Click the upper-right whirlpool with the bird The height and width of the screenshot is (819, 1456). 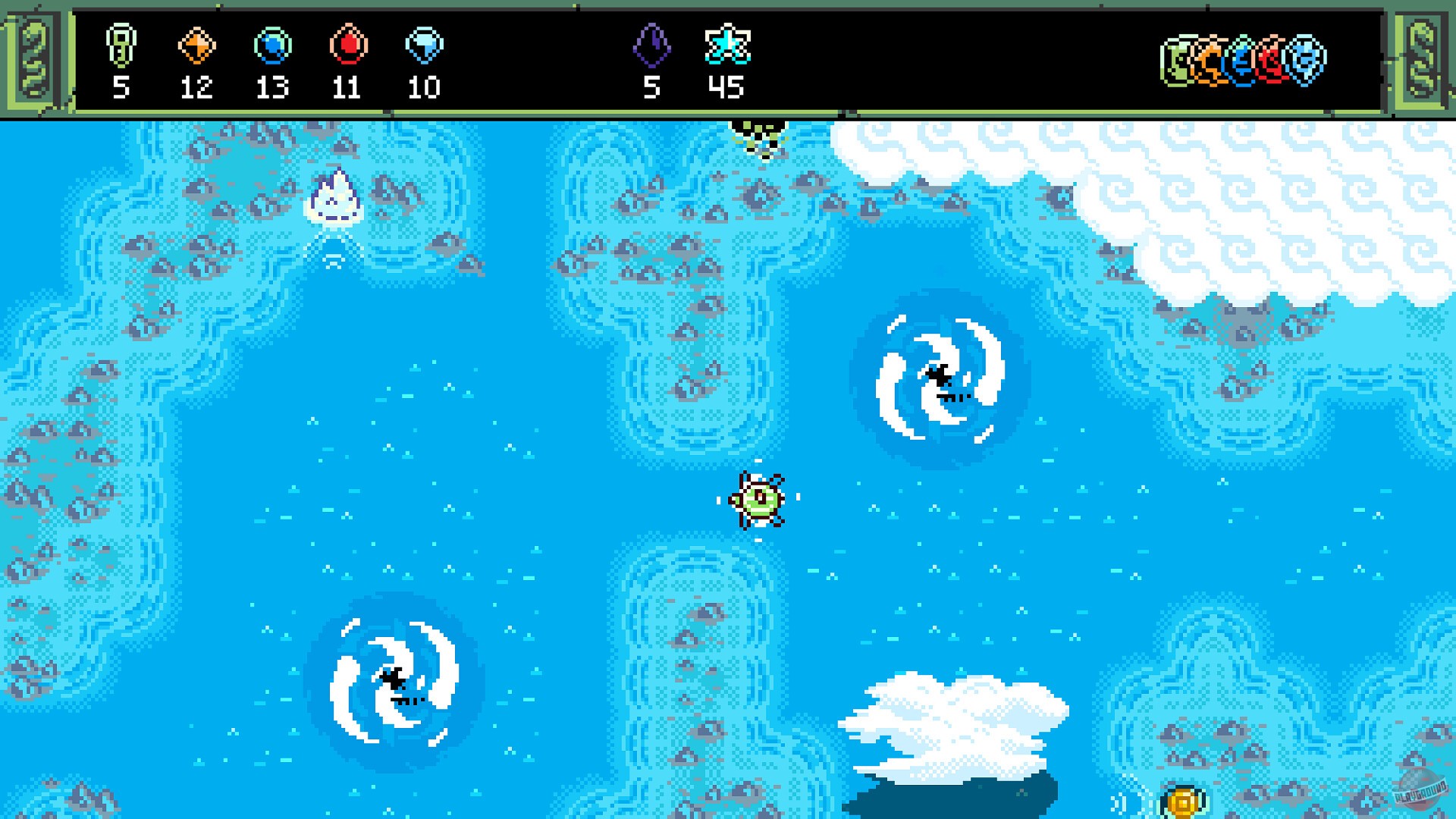click(x=940, y=378)
